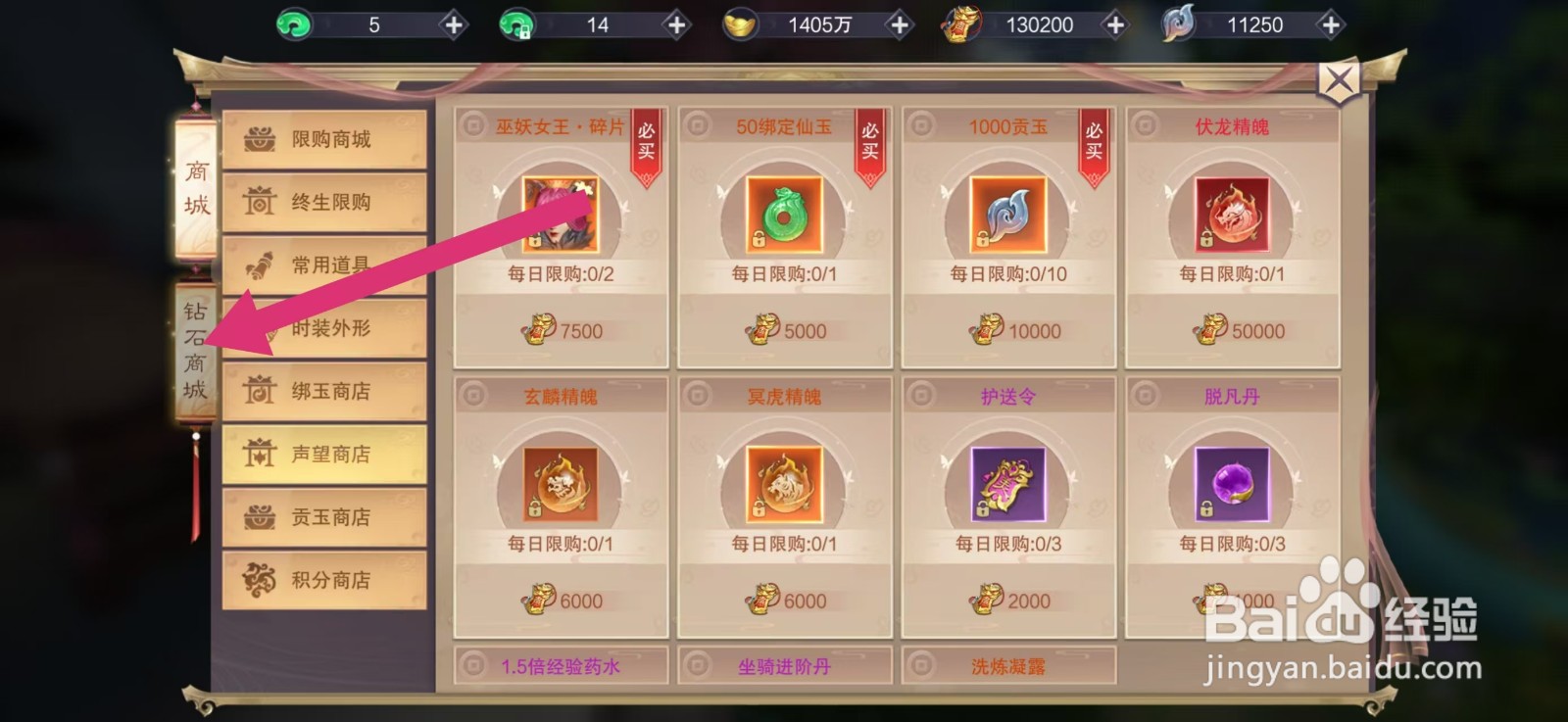Click the 1405万 gold ingot currency icon
1568x722 pixels.
pyautogui.click(x=742, y=22)
